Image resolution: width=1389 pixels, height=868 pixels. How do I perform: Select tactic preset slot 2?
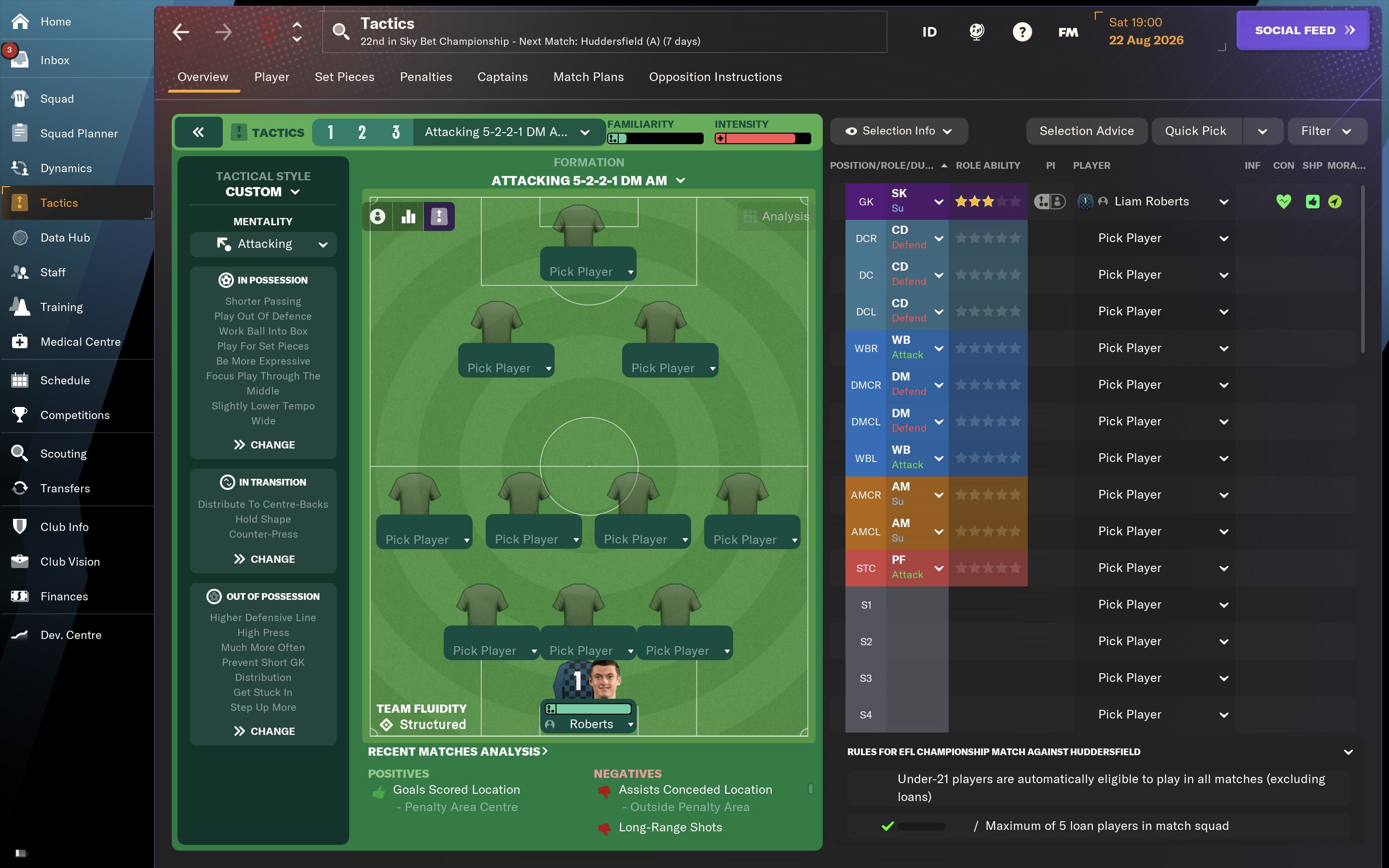pos(362,132)
